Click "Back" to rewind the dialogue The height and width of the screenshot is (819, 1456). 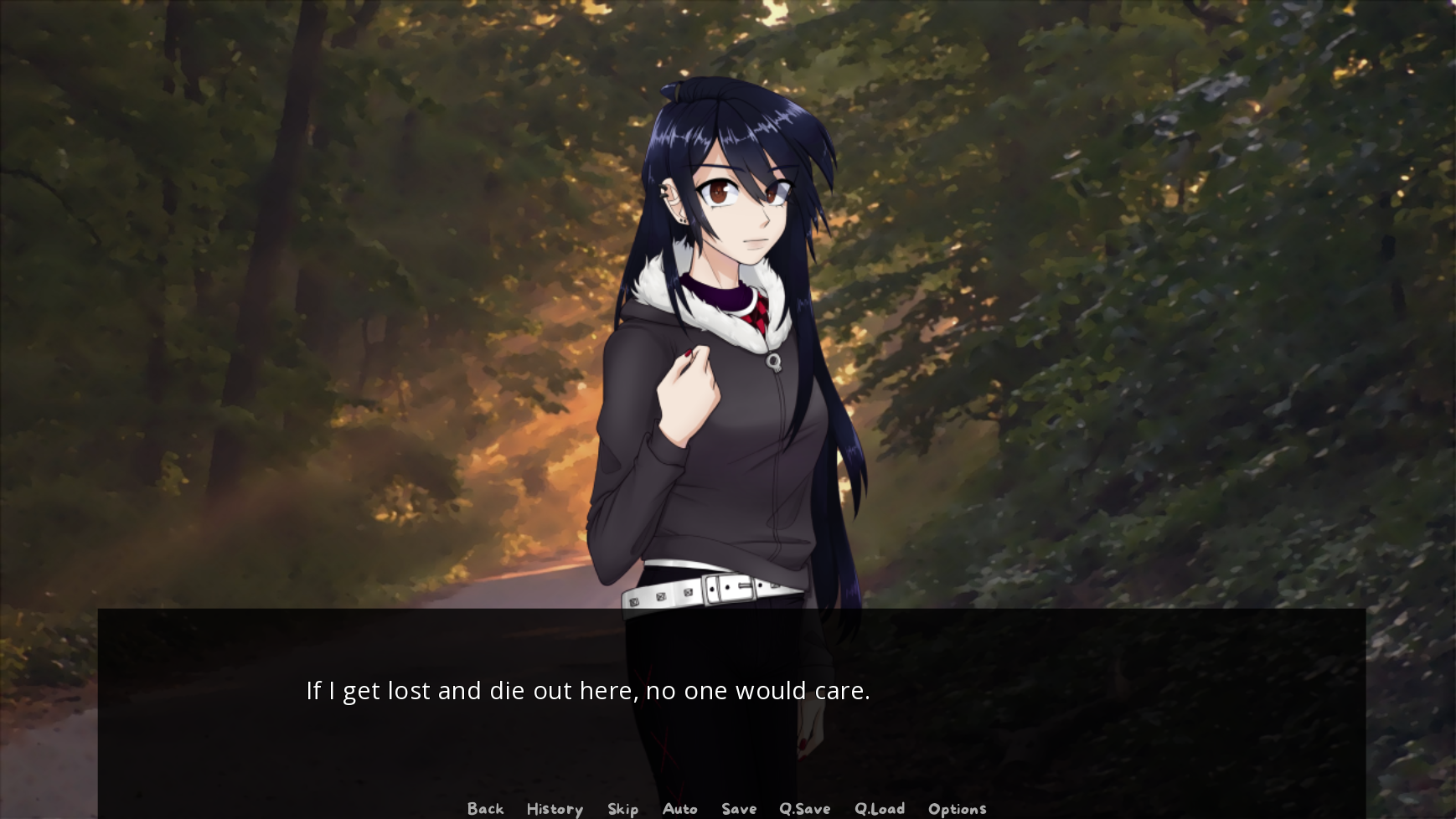click(485, 808)
